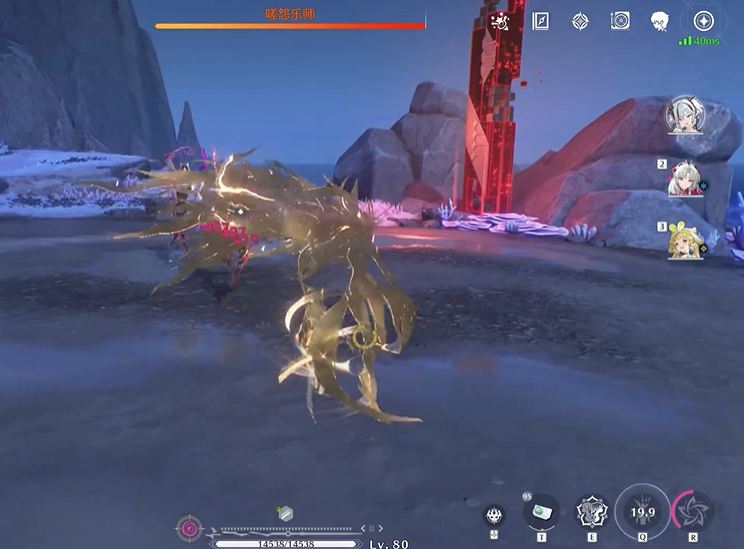
Task: Open the round compass star menu
Action: pyautogui.click(x=704, y=21)
